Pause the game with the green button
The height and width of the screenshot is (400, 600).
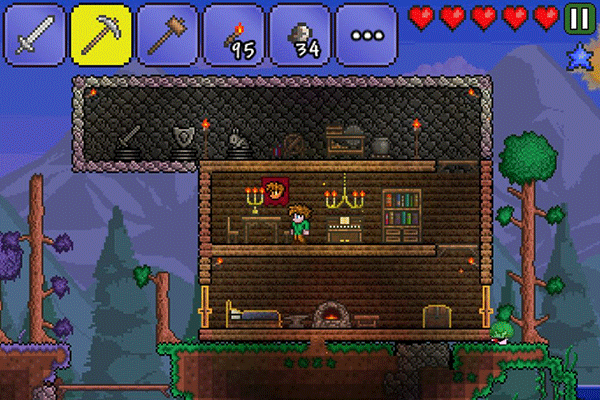click(578, 17)
